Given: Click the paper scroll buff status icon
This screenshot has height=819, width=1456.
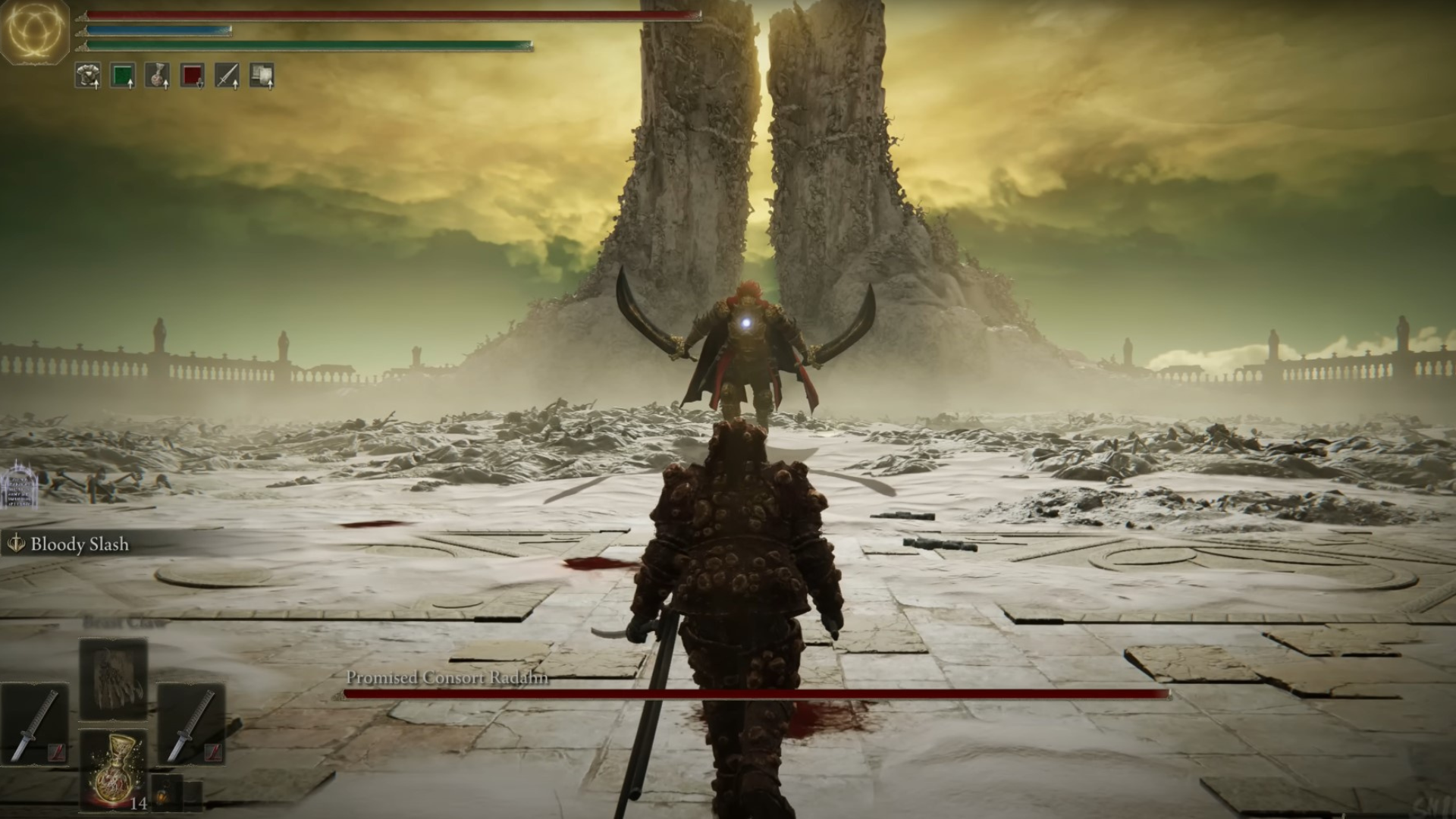Looking at the screenshot, I should pyautogui.click(x=262, y=76).
